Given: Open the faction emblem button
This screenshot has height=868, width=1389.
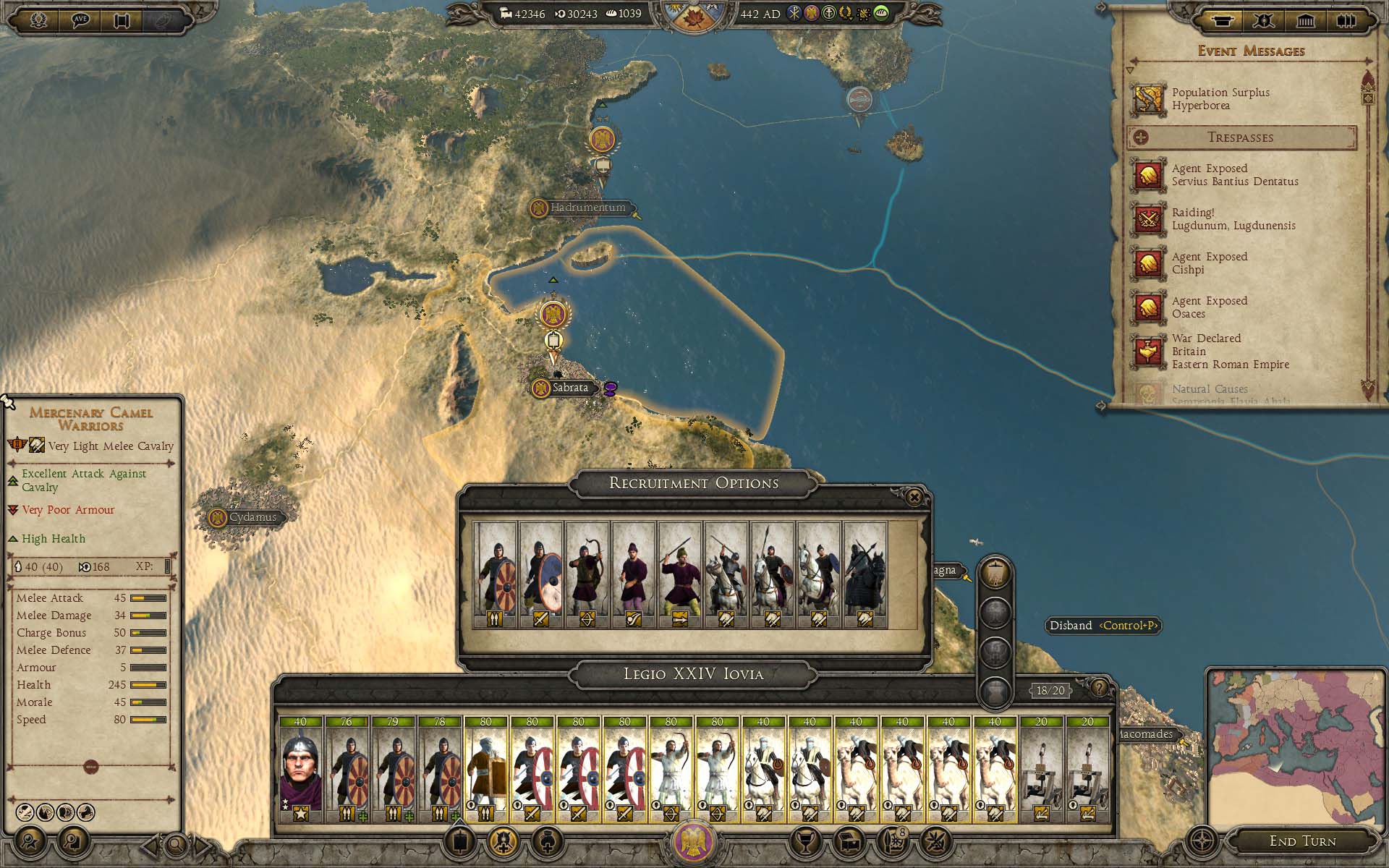Looking at the screenshot, I should tap(693, 842).
